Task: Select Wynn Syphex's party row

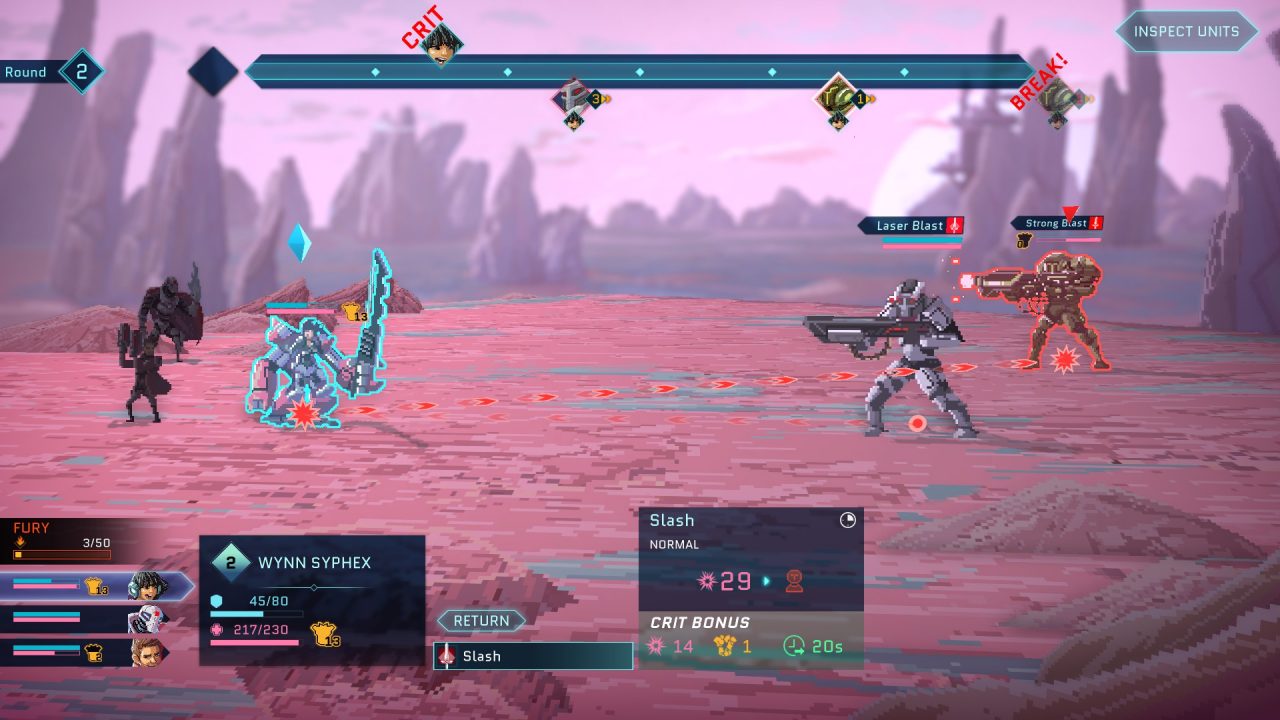Action: [x=95, y=587]
